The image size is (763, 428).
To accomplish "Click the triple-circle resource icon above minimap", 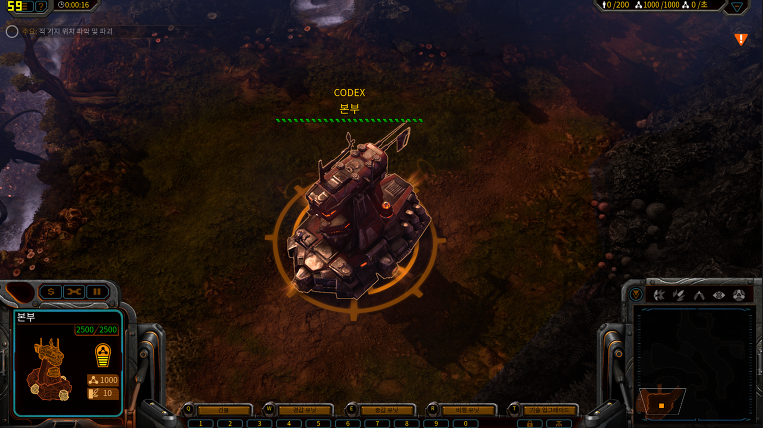I will point(739,295).
